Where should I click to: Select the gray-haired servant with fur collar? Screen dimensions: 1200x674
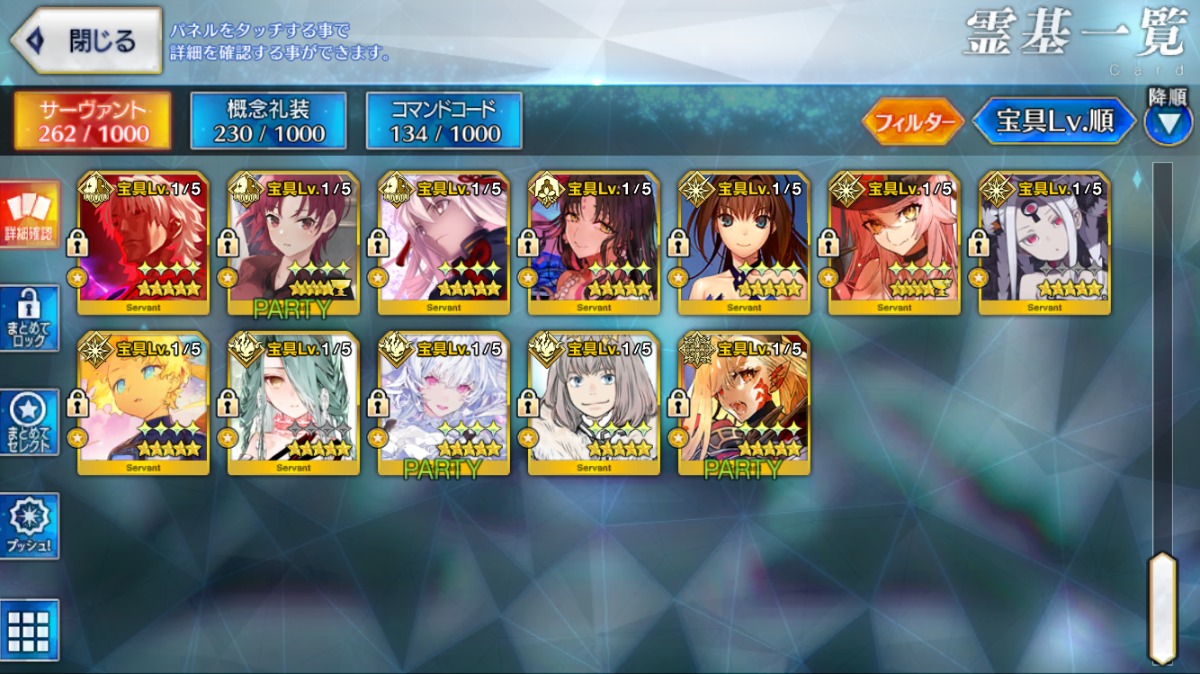593,403
